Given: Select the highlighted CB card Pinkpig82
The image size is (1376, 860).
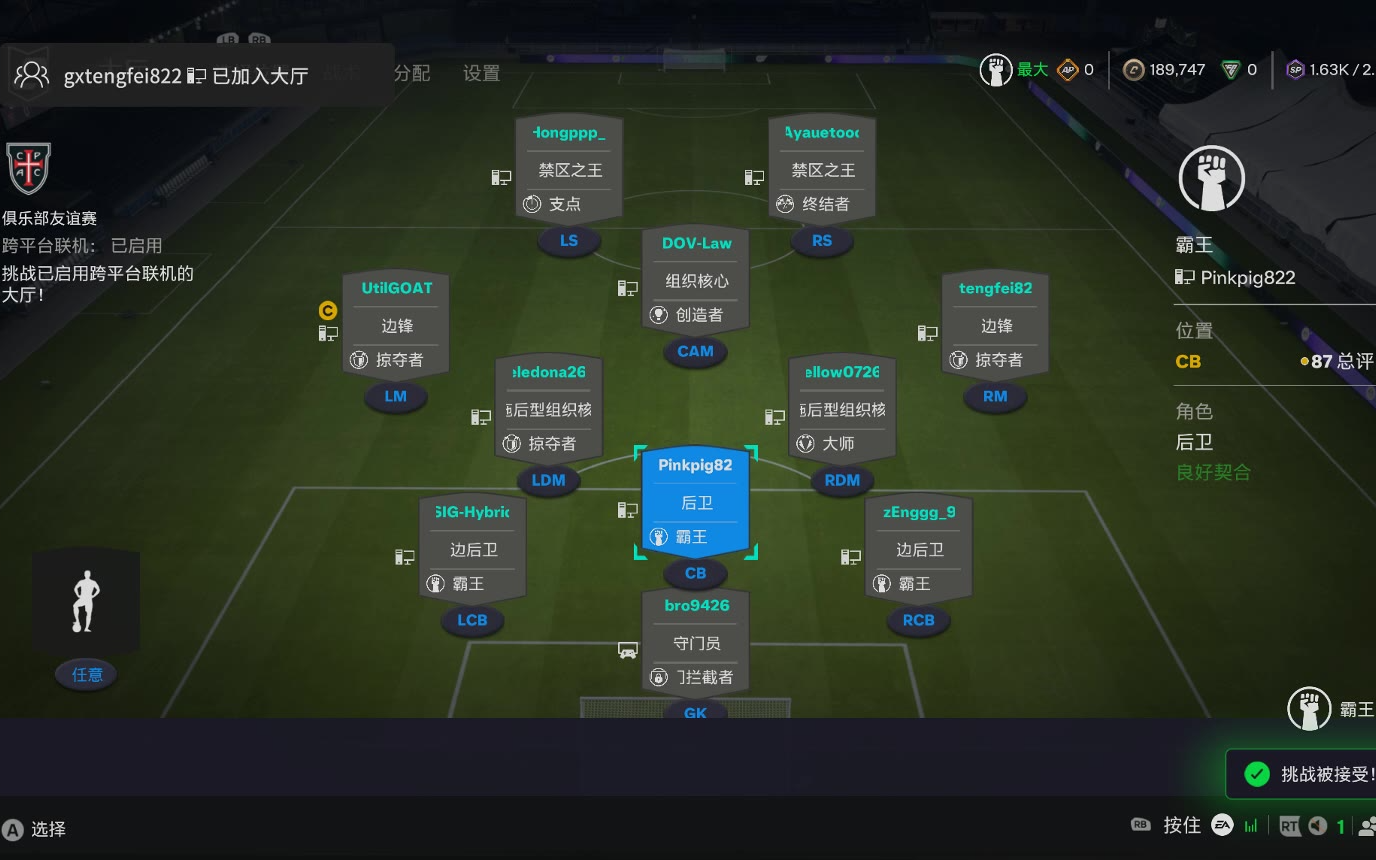Looking at the screenshot, I should click(695, 501).
